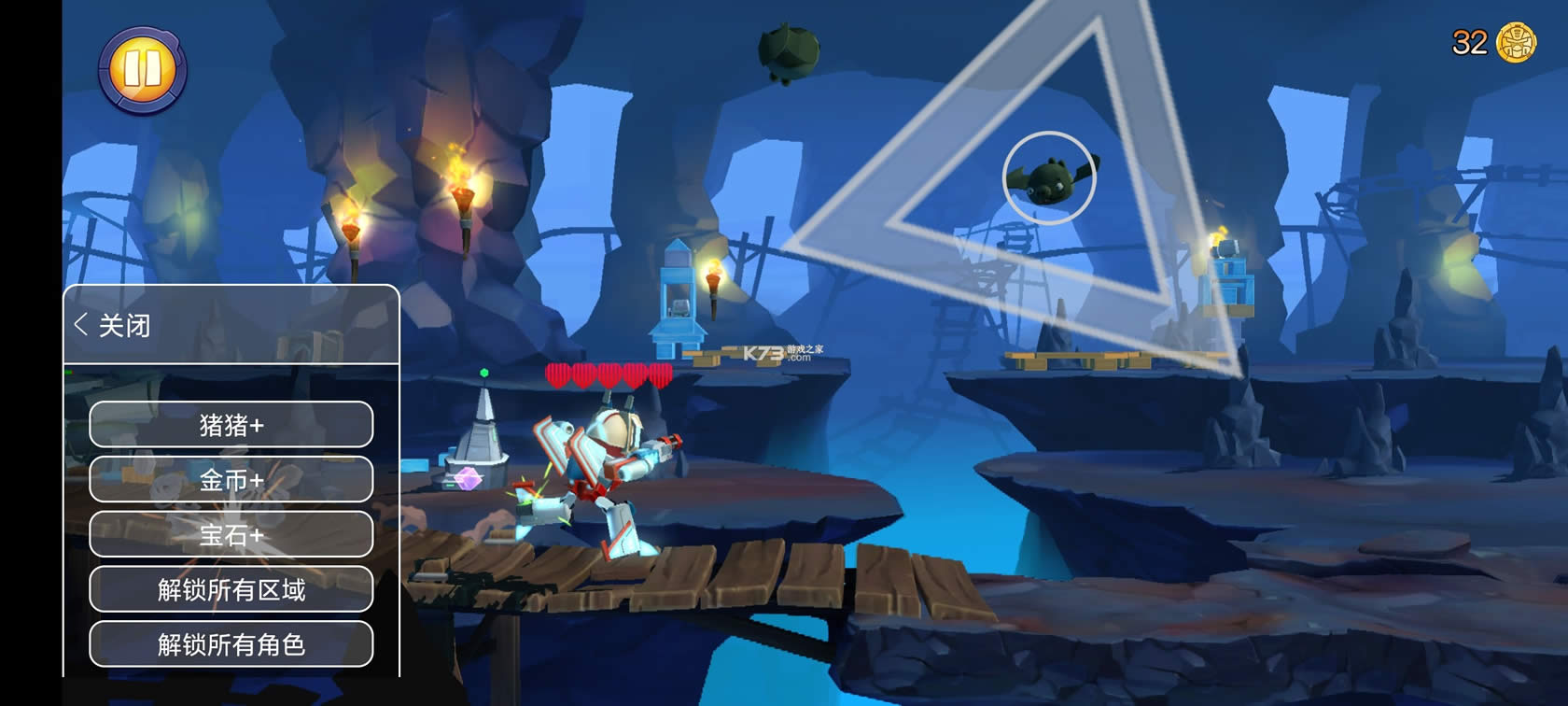The image size is (1568, 706).
Task: Activate 解锁所有区域 to unlock all areas
Action: pos(231,589)
